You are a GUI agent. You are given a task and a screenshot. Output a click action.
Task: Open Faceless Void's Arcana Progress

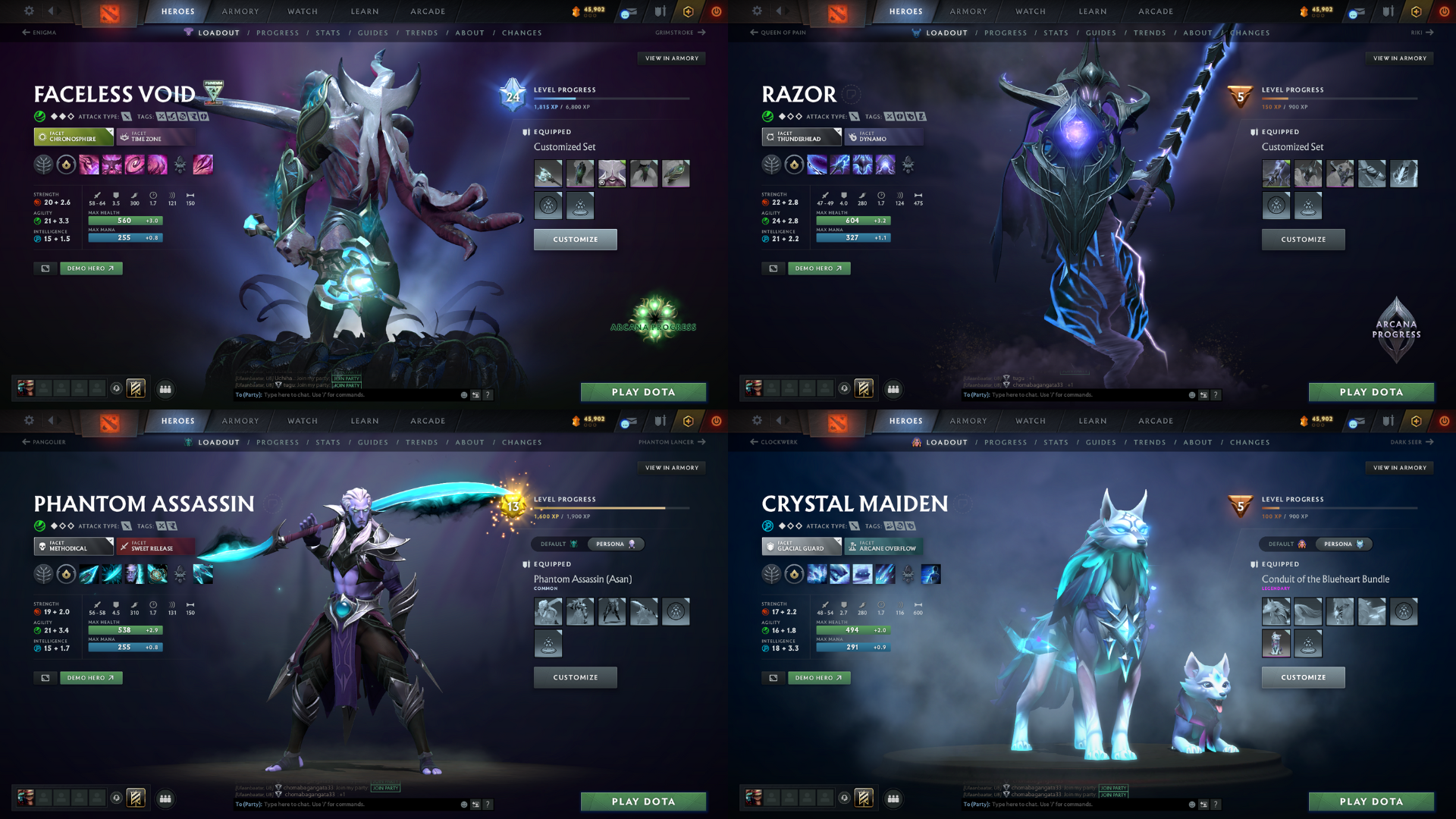tap(654, 318)
